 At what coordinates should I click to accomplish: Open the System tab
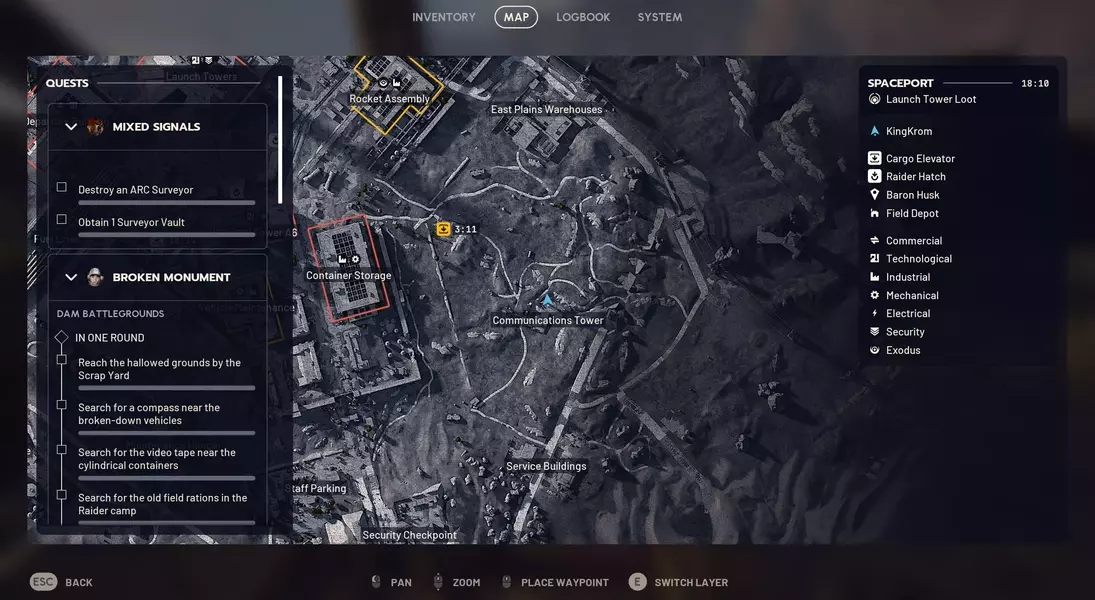pyautogui.click(x=660, y=17)
